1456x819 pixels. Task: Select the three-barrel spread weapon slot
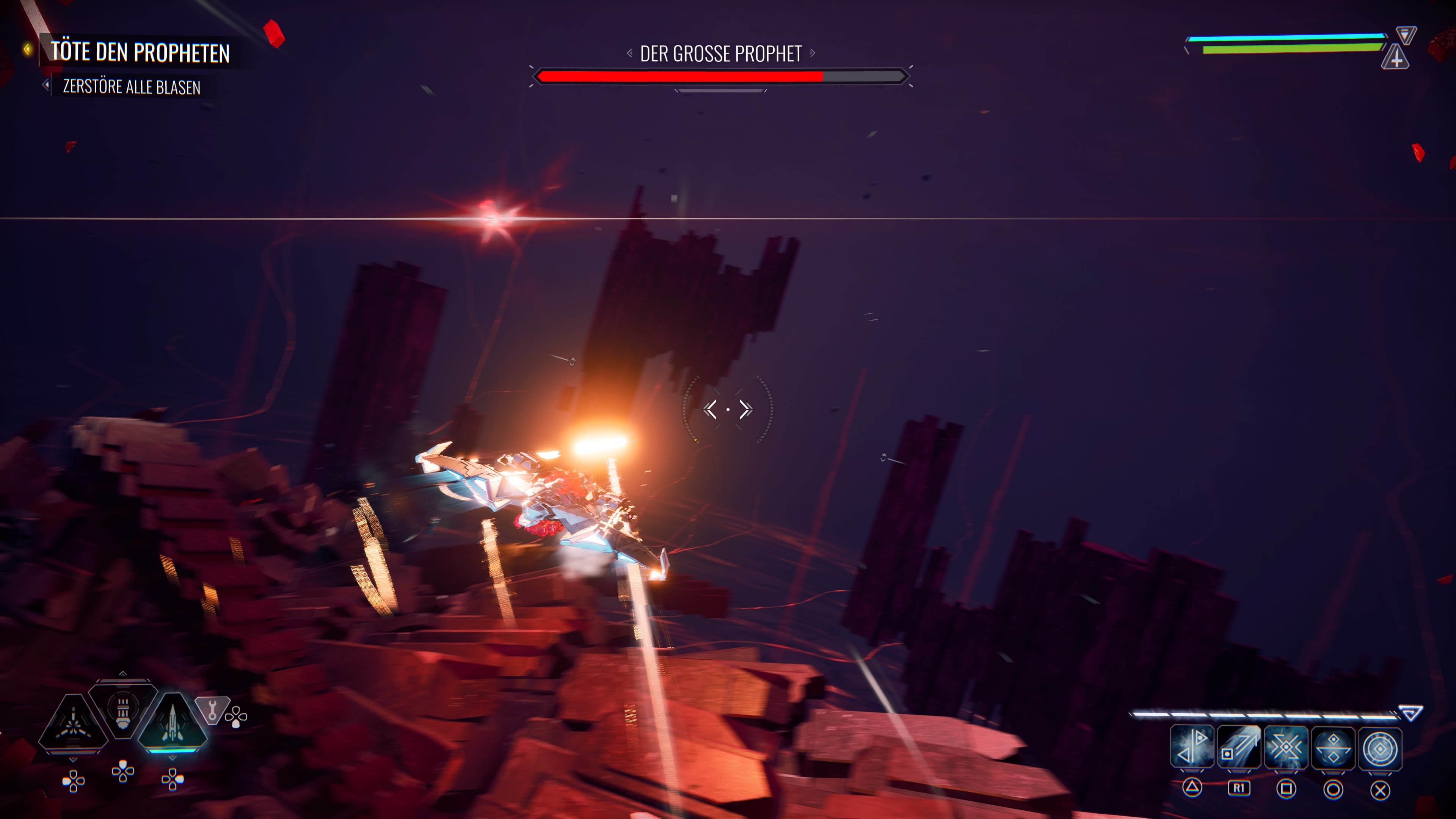(73, 724)
